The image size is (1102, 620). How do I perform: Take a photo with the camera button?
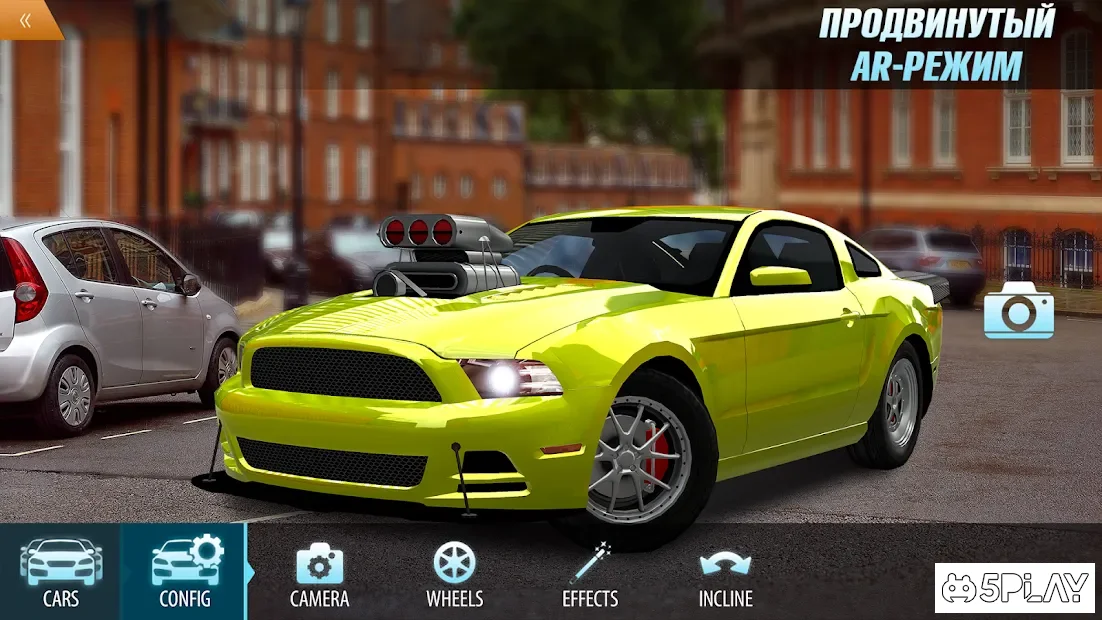[1018, 311]
